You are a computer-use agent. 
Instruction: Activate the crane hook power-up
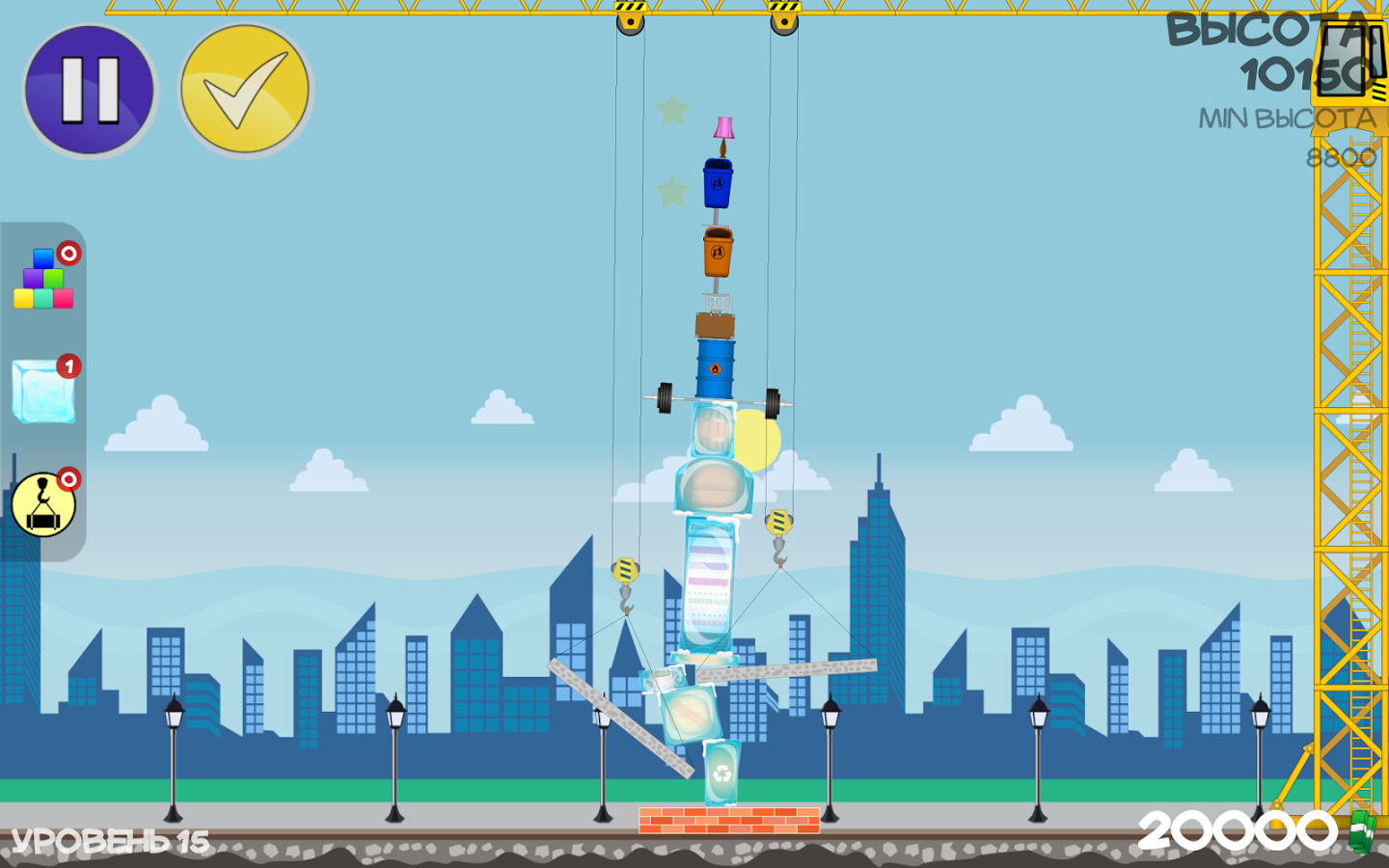pyautogui.click(x=43, y=504)
